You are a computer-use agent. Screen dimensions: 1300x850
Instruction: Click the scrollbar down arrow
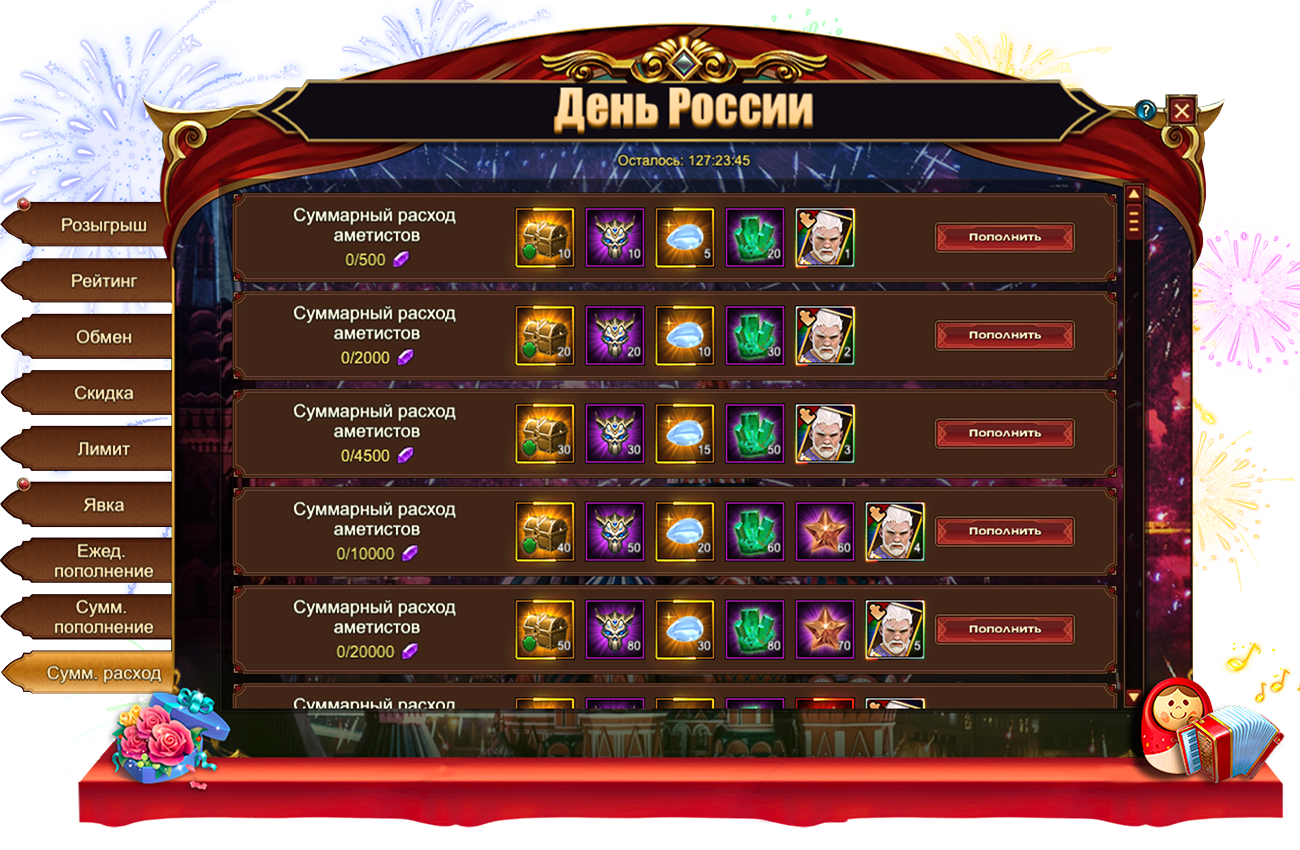pos(1133,696)
